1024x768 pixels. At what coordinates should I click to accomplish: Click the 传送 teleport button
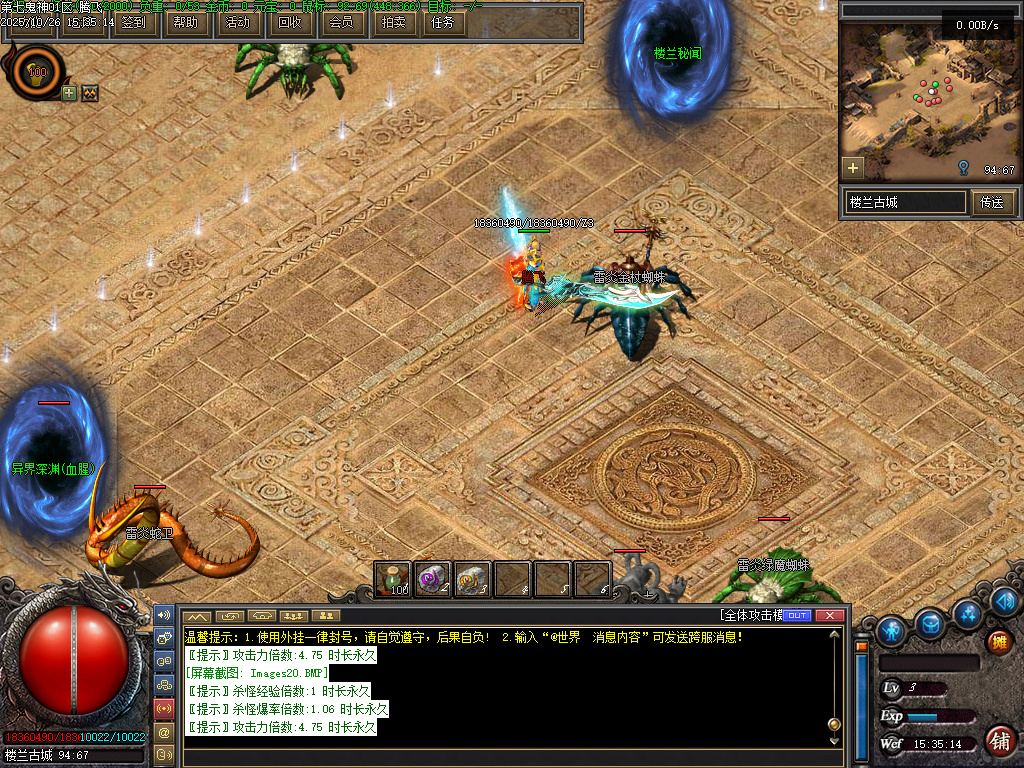992,202
